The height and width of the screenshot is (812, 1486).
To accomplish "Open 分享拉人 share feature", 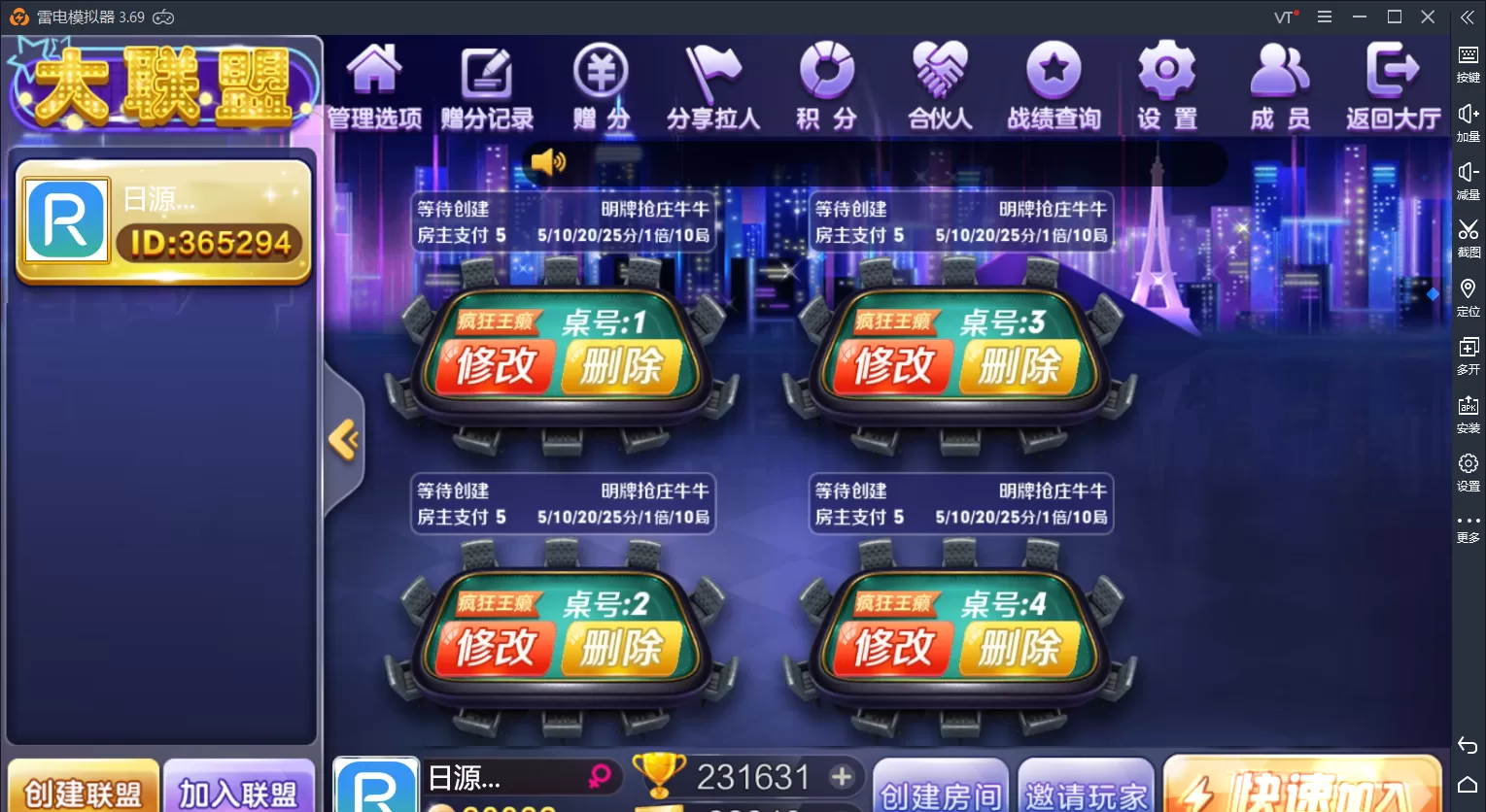I will [x=714, y=85].
